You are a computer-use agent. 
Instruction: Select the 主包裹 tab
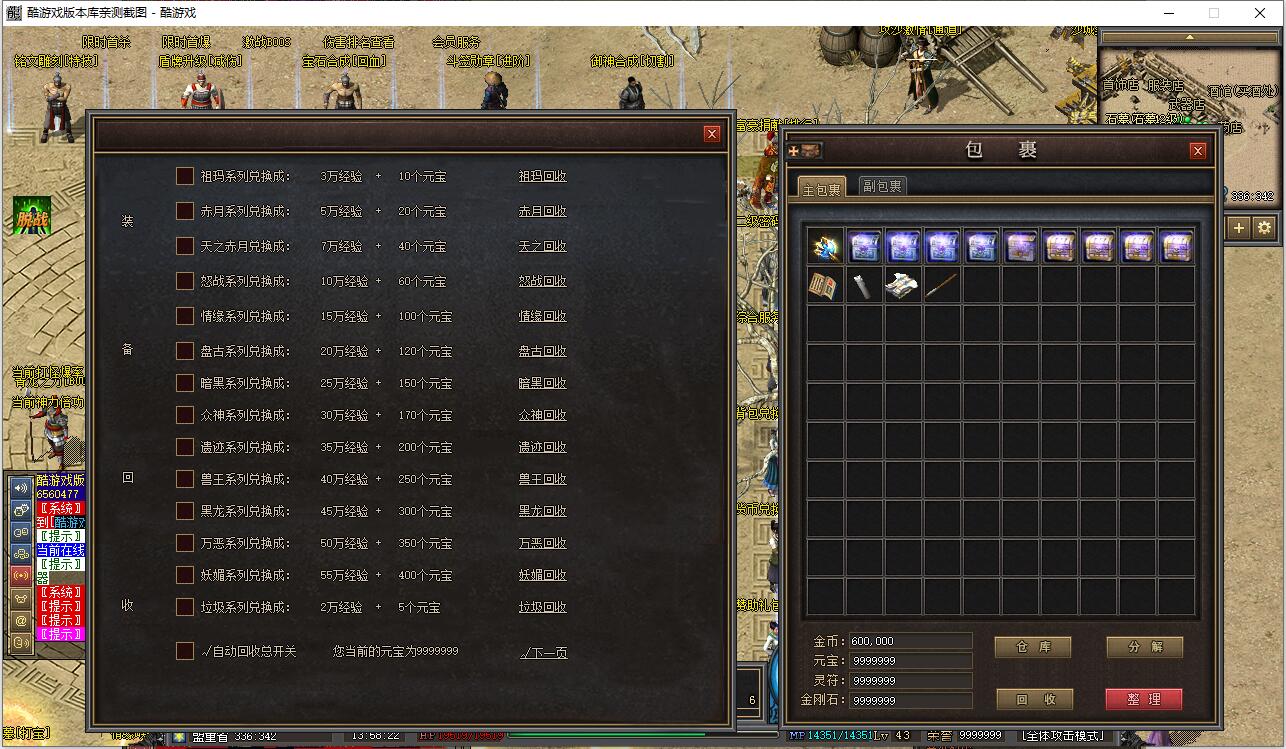tap(822, 188)
